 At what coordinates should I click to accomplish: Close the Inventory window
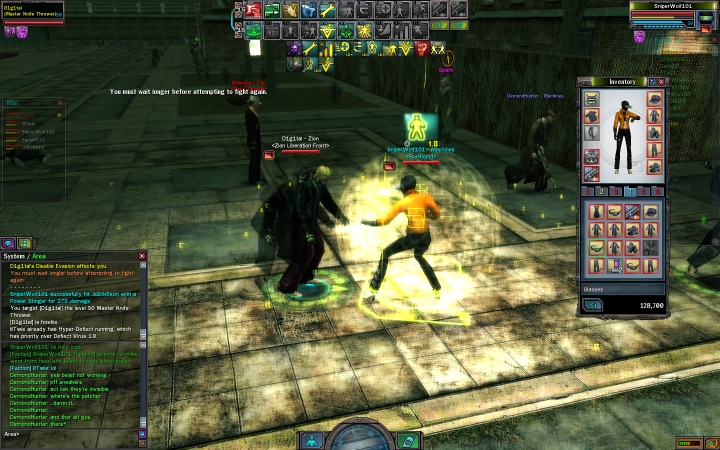click(x=661, y=82)
